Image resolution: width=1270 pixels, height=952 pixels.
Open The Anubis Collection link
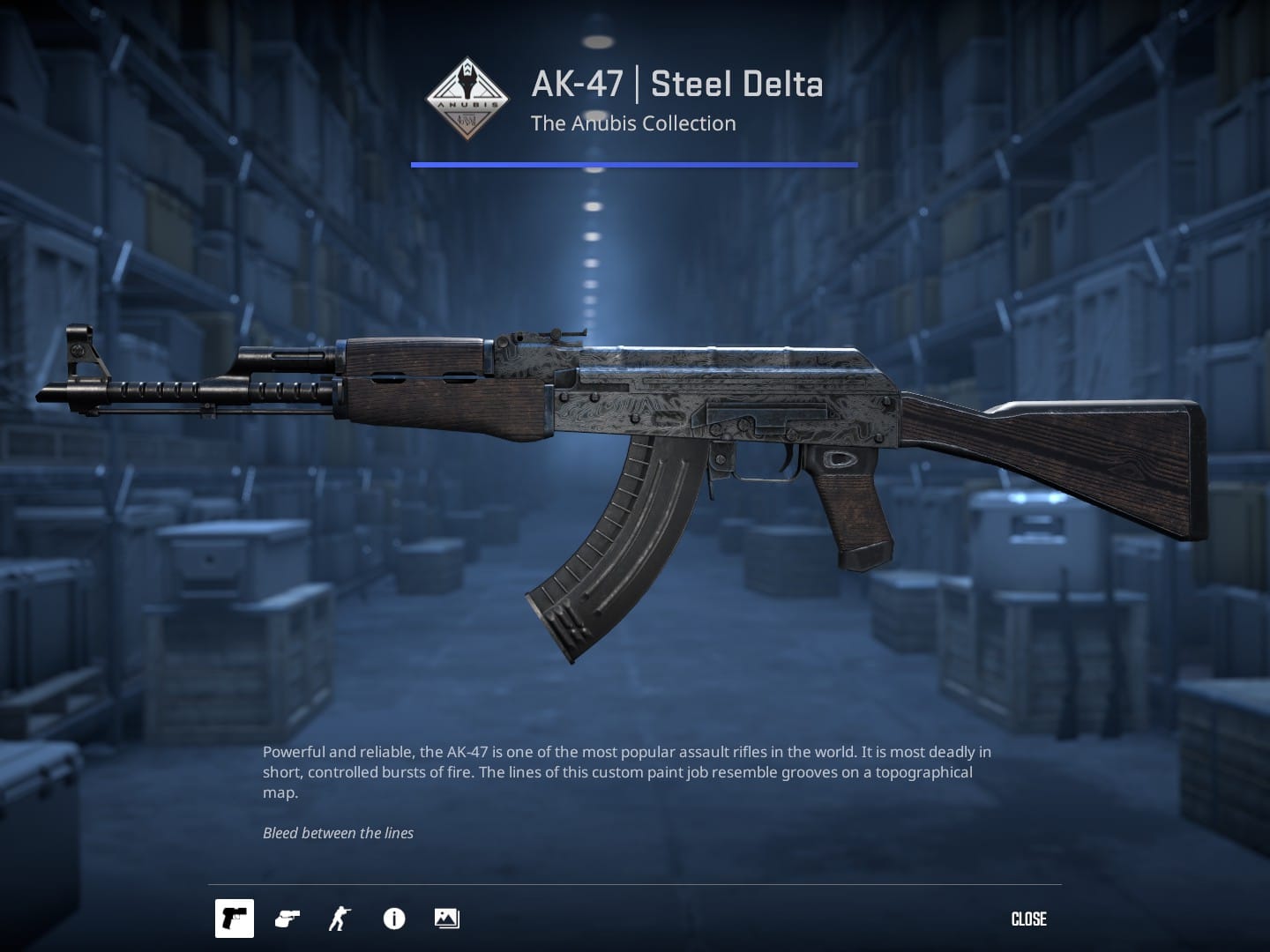coord(633,123)
